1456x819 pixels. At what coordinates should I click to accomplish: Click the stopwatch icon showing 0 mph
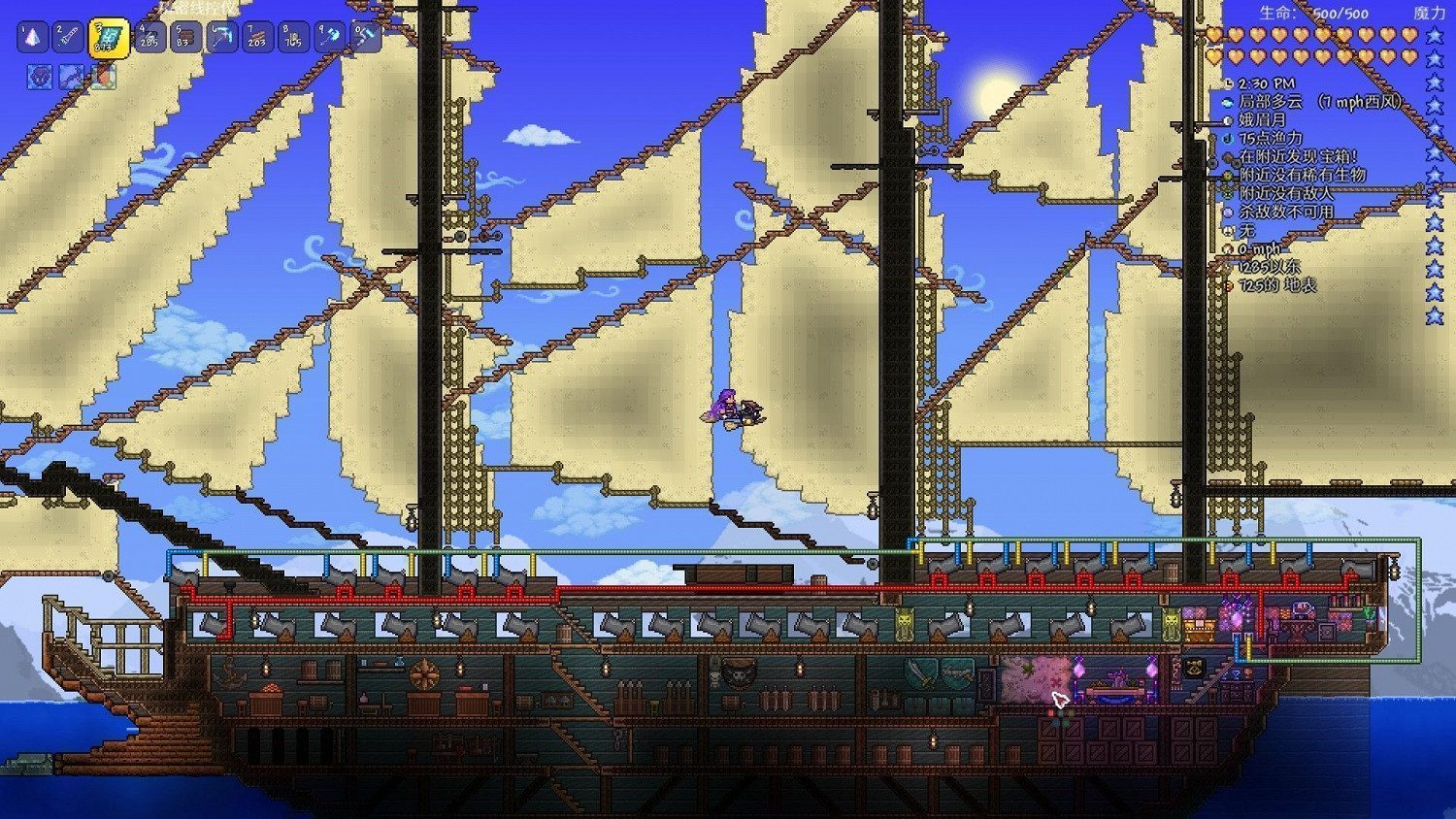pos(1226,247)
